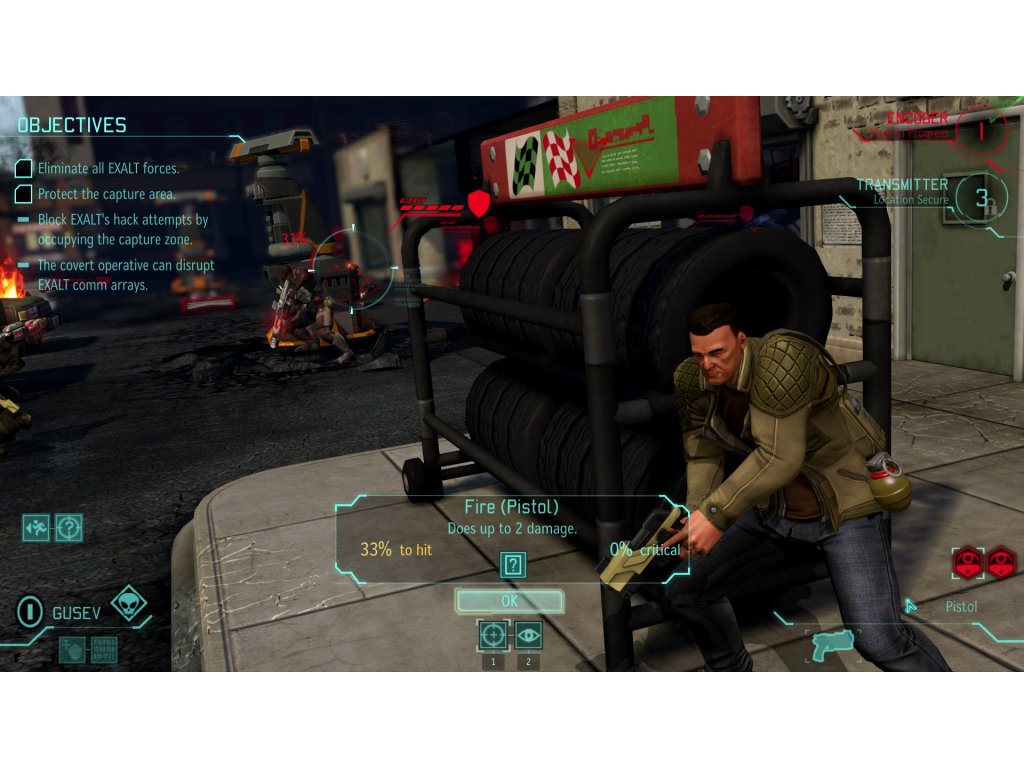Click the question mark crosshair icon
The width and height of the screenshot is (1024, 768).
pyautogui.click(x=68, y=527)
